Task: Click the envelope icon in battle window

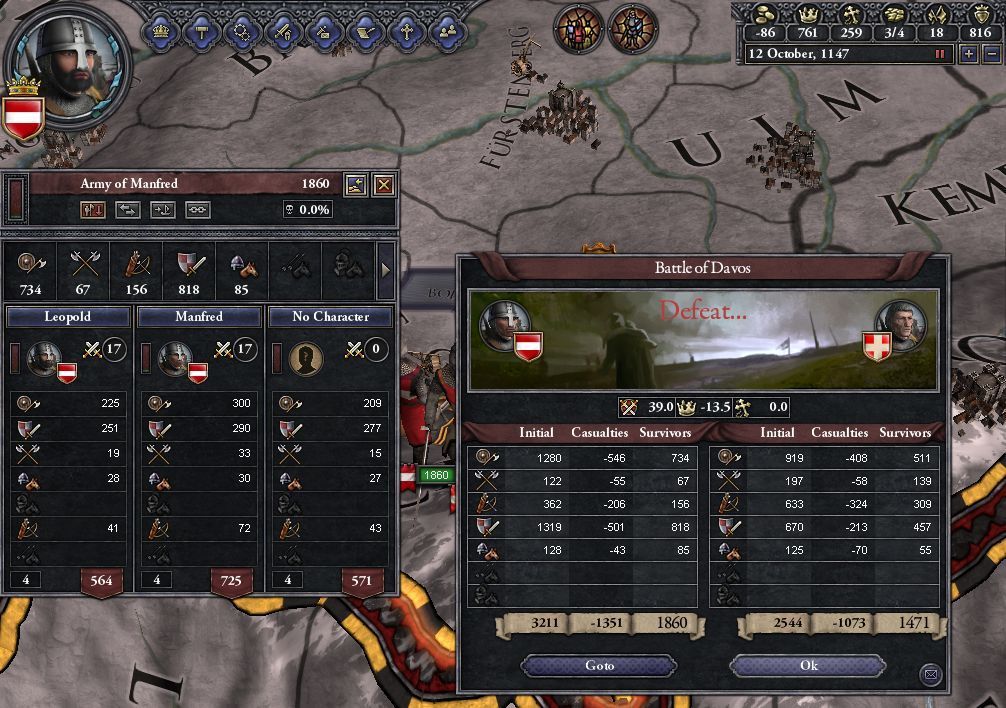Action: (x=931, y=675)
